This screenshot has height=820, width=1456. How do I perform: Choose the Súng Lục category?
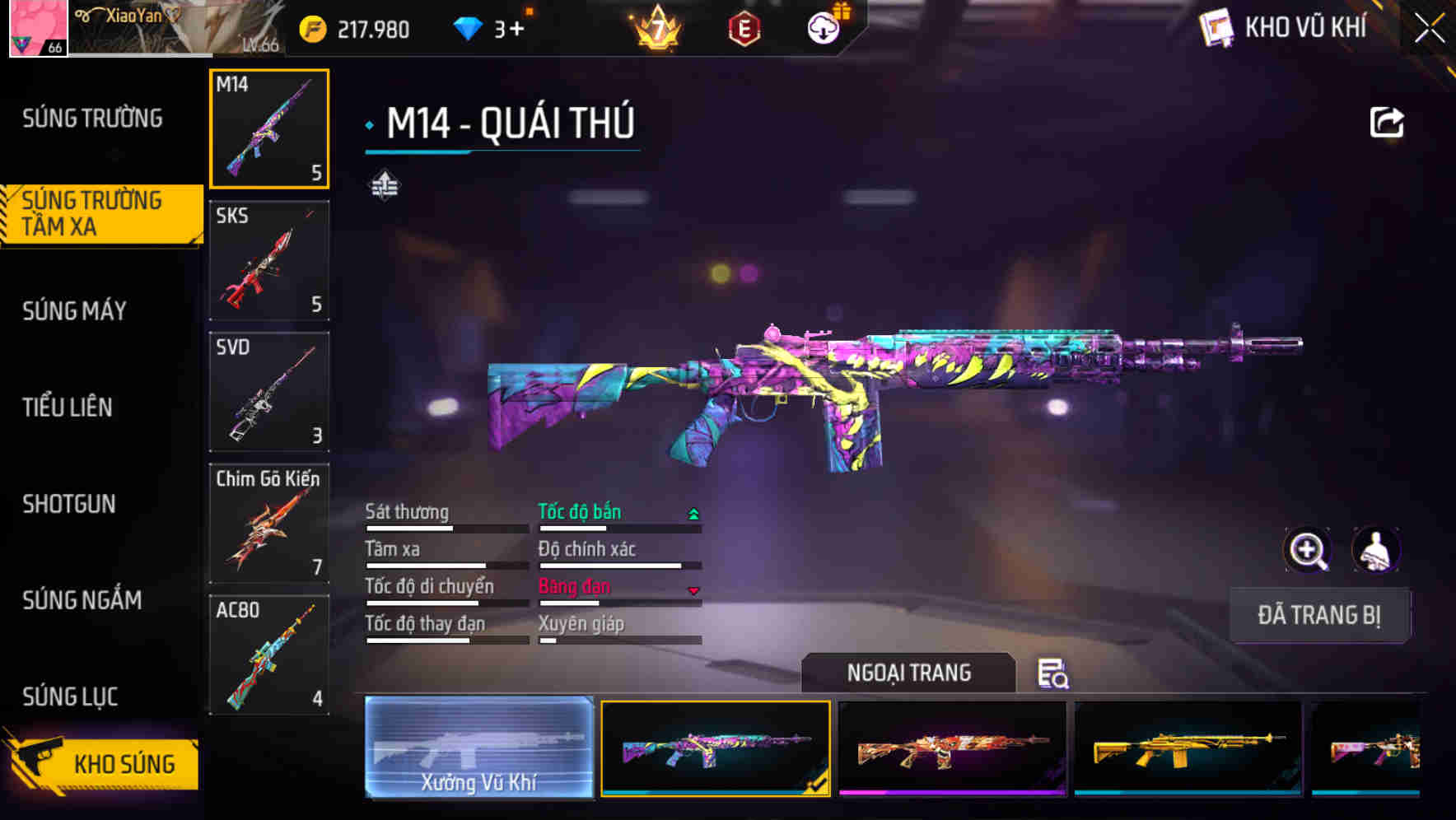click(x=70, y=697)
